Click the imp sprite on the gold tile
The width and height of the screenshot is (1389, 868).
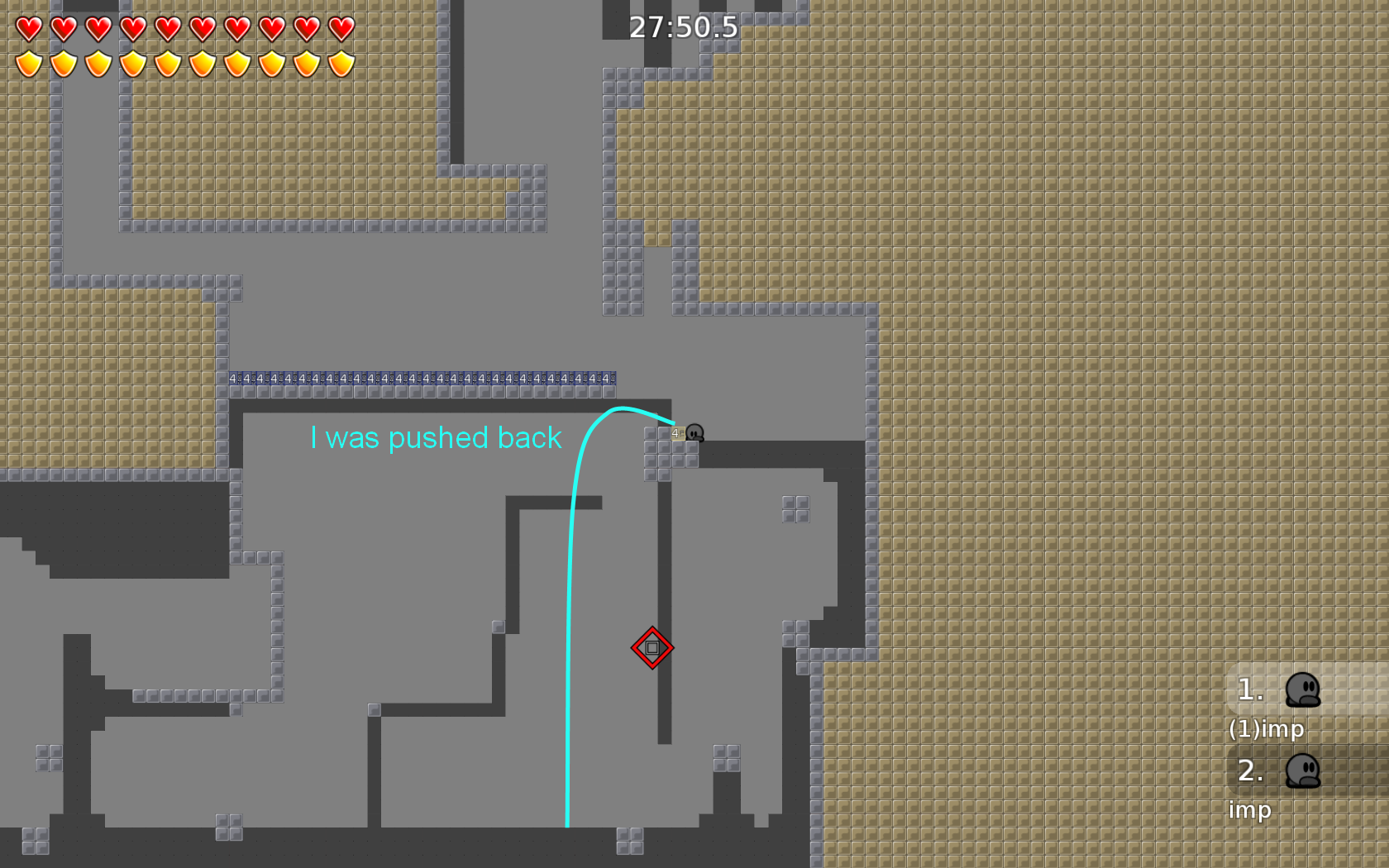click(x=695, y=433)
